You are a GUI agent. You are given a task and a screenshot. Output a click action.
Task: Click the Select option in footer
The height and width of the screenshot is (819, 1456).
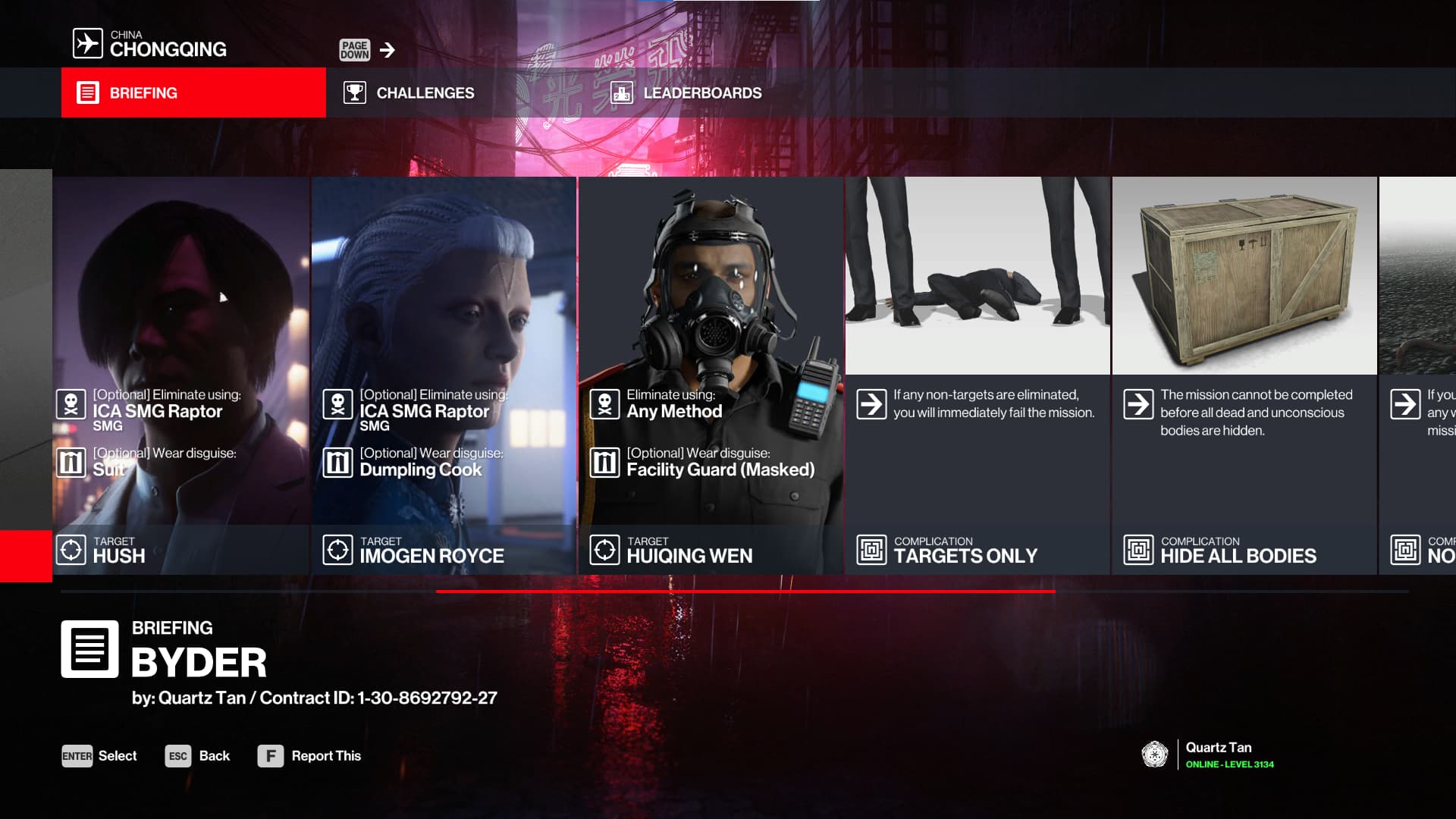click(x=99, y=756)
